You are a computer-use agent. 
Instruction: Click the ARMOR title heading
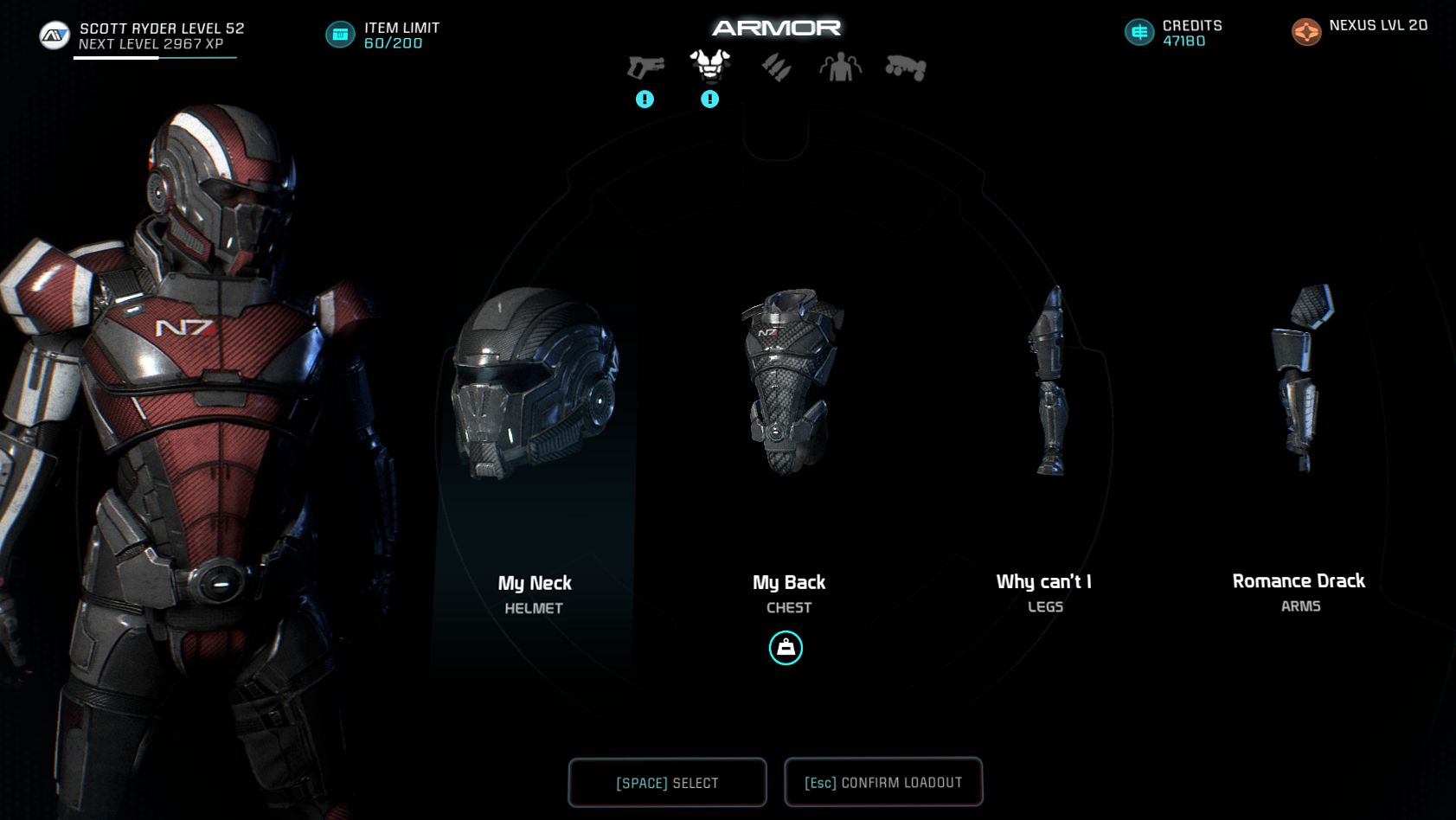775,26
